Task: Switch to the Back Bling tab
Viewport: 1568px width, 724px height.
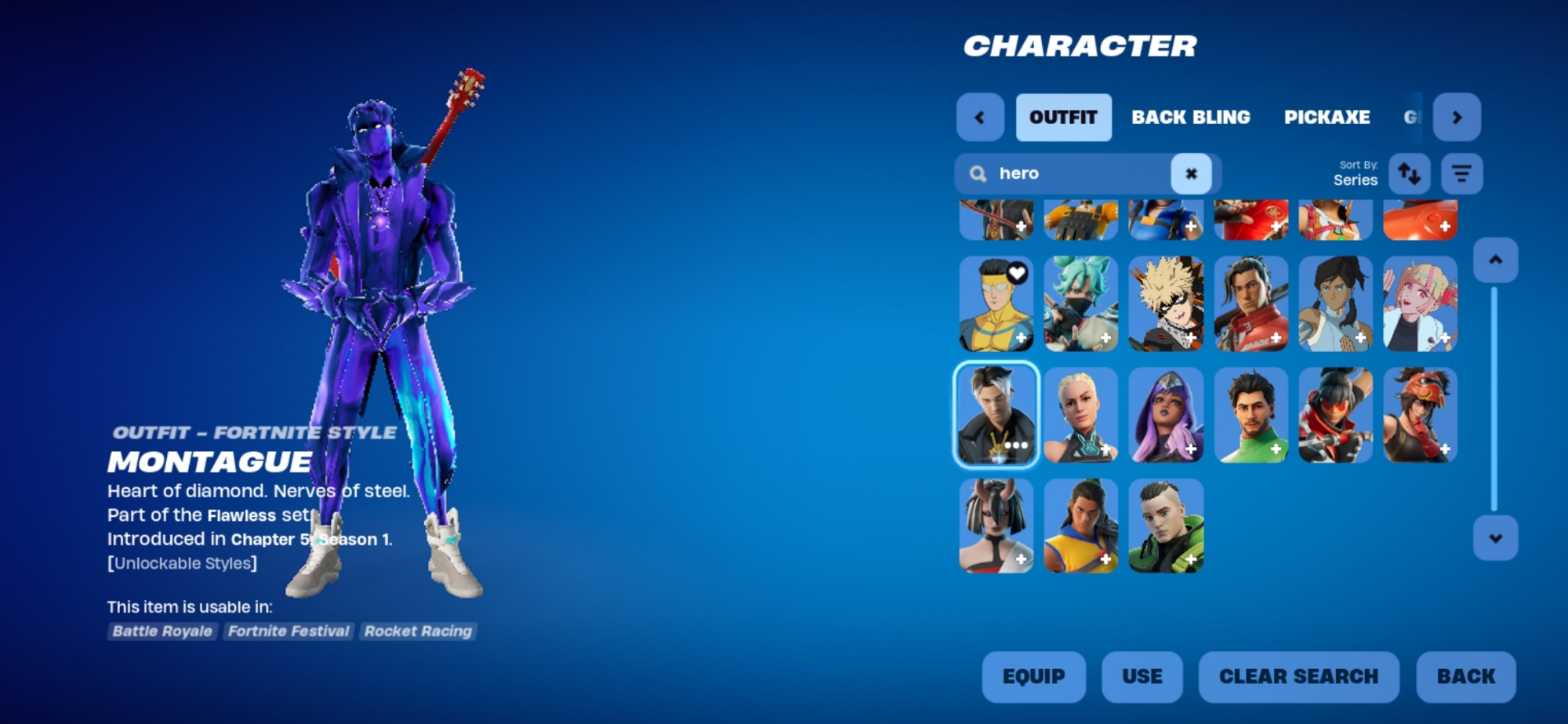Action: pyautogui.click(x=1190, y=118)
